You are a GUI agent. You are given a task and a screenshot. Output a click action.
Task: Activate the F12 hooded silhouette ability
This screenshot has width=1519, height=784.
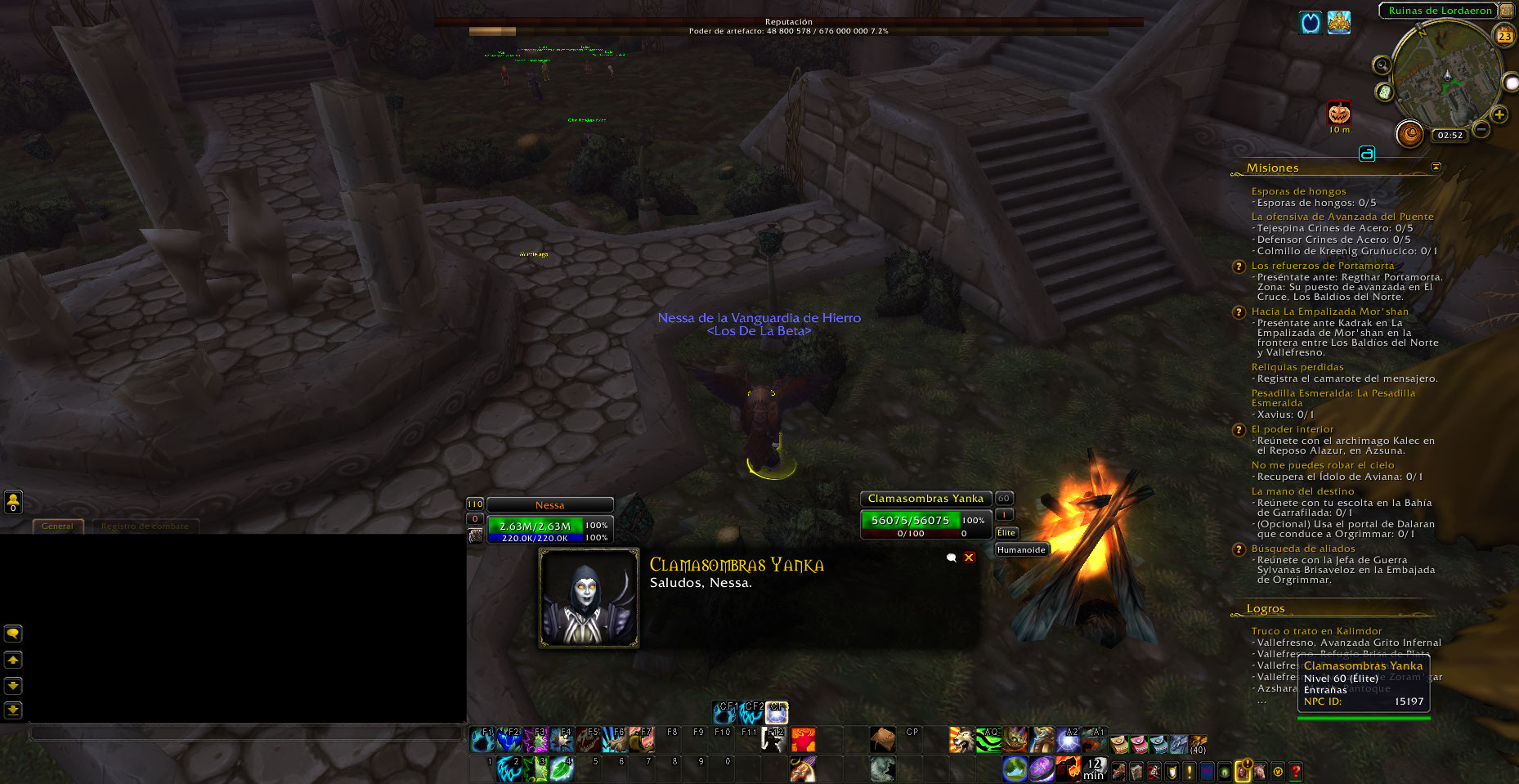pos(774,739)
